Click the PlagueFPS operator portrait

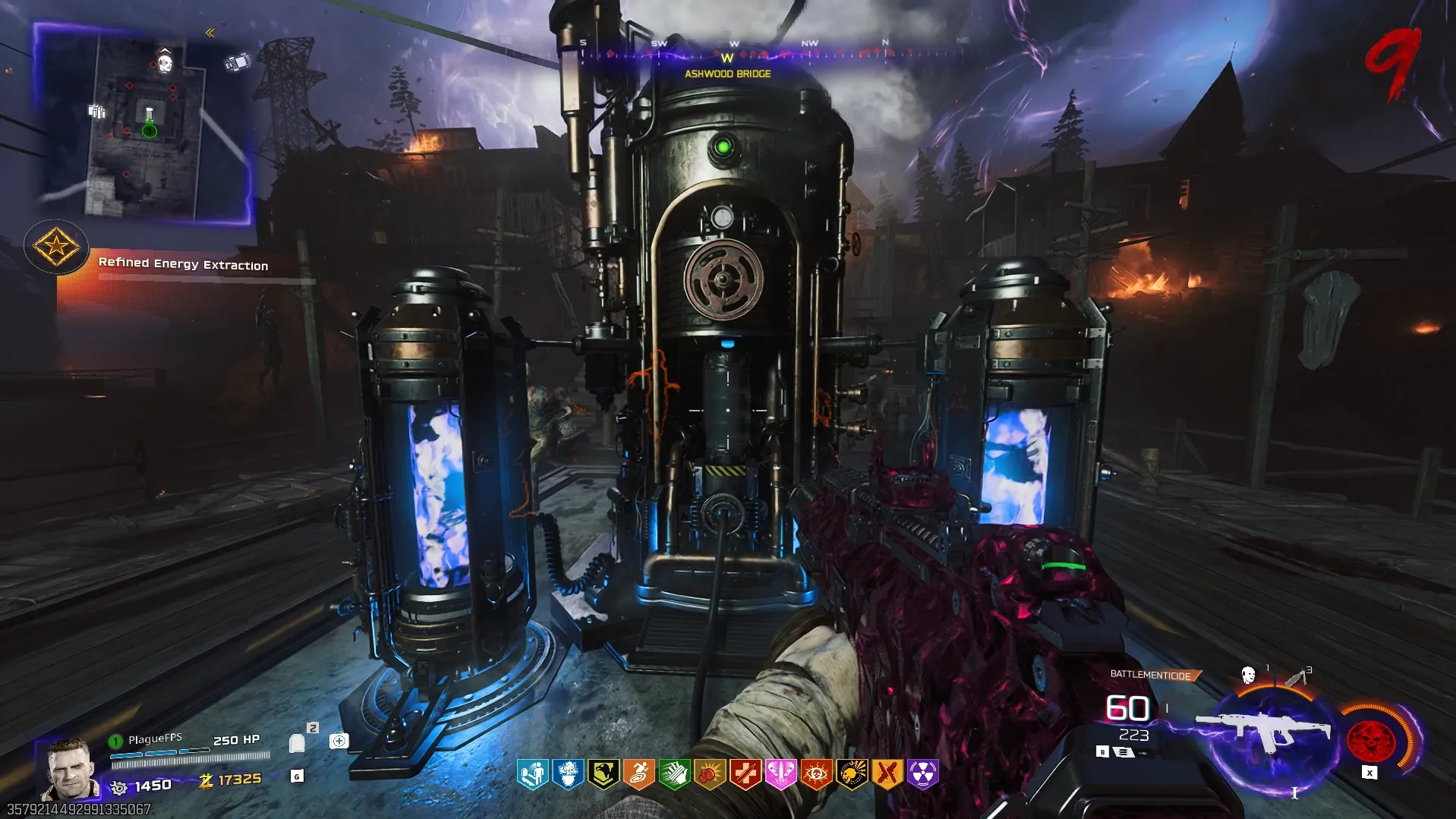70,768
